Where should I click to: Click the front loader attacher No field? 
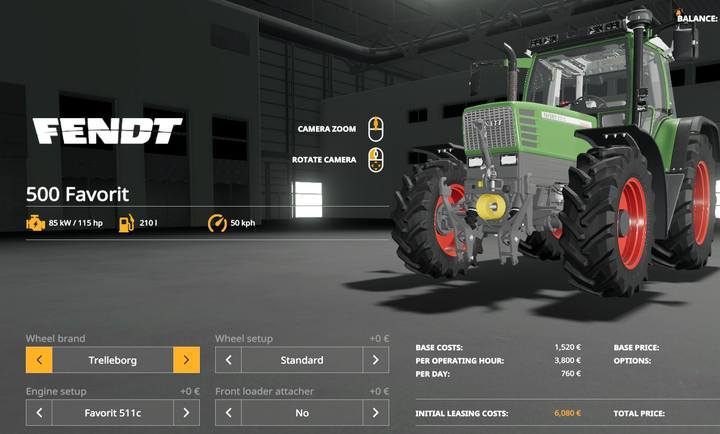click(x=302, y=412)
